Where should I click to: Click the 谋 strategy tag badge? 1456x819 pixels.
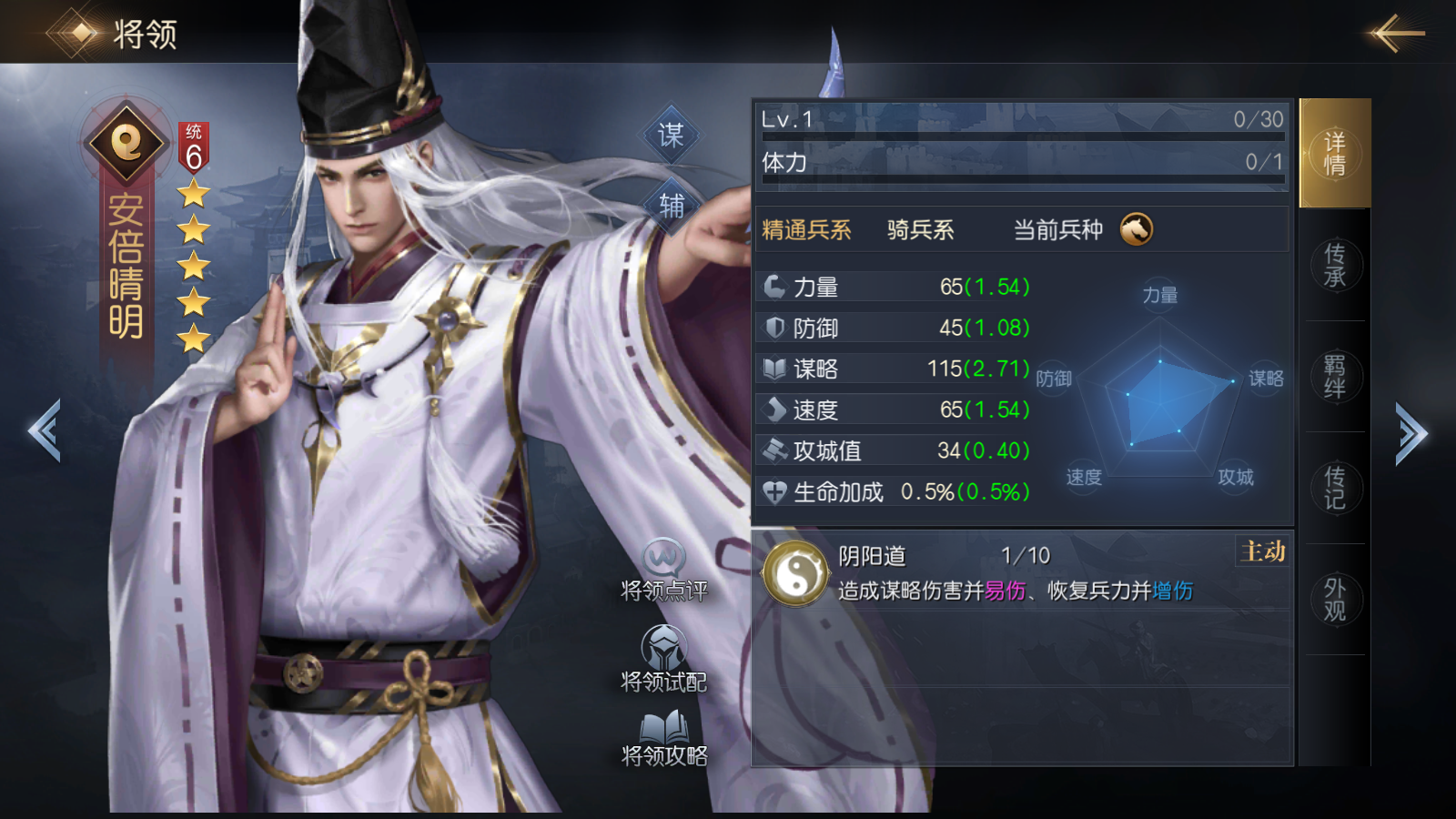tap(671, 136)
